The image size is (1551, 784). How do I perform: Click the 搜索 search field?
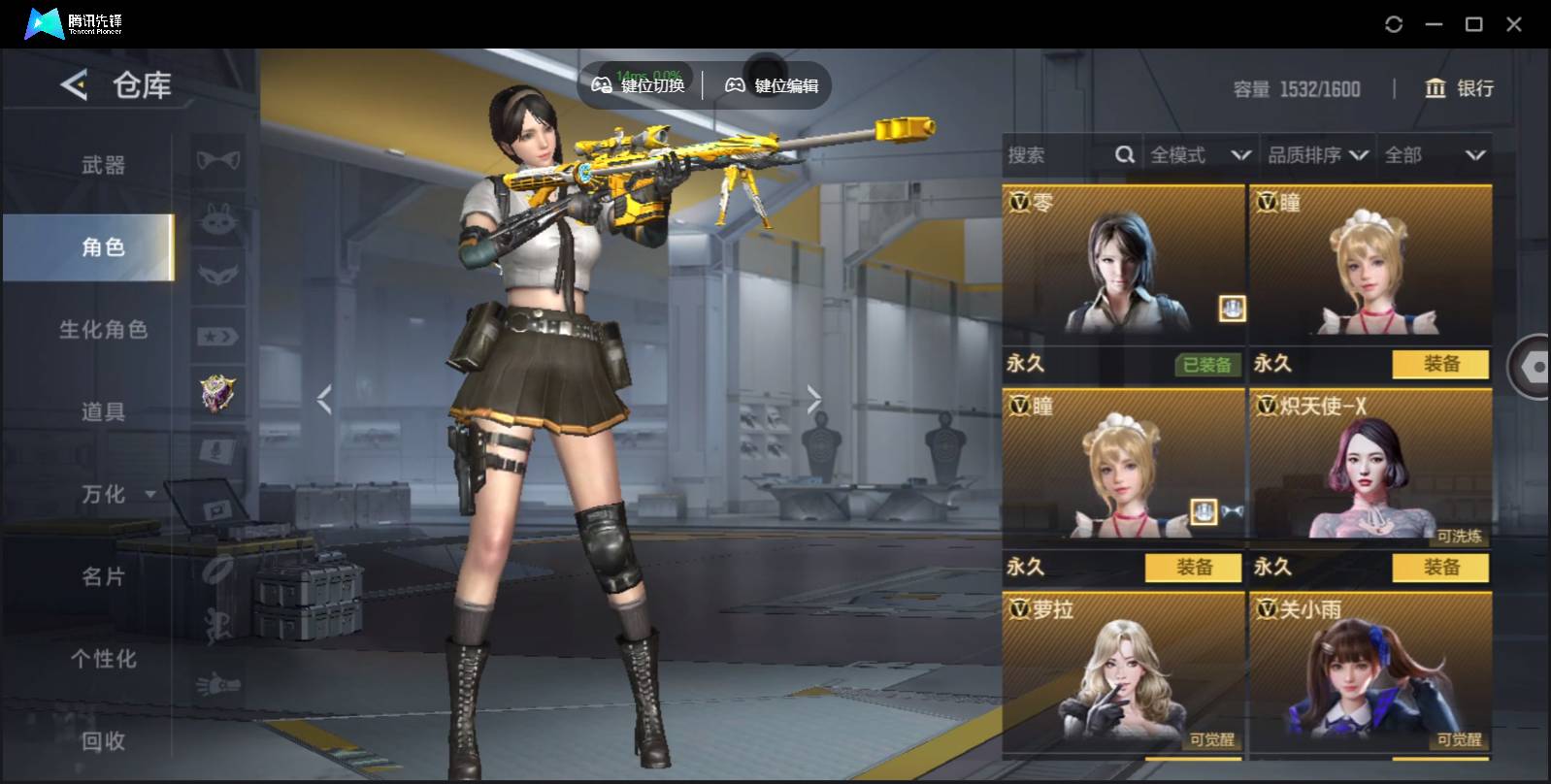1058,155
